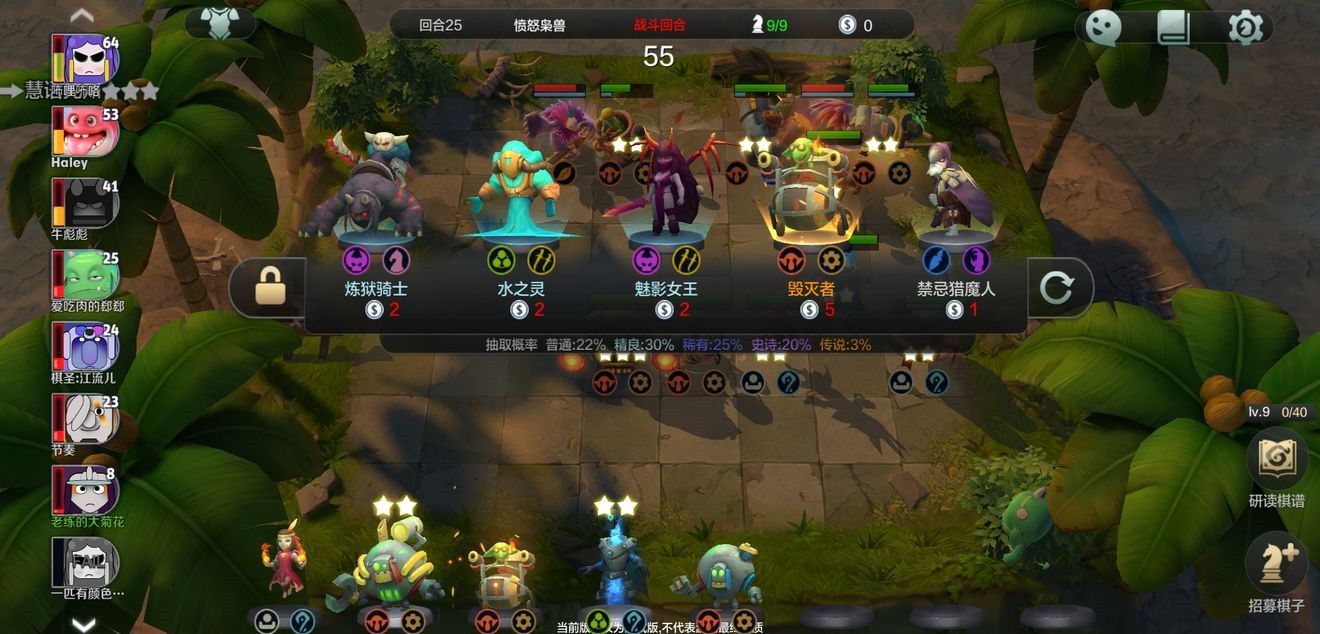Lock the current shop lineup
This screenshot has width=1320, height=634.
pos(269,289)
